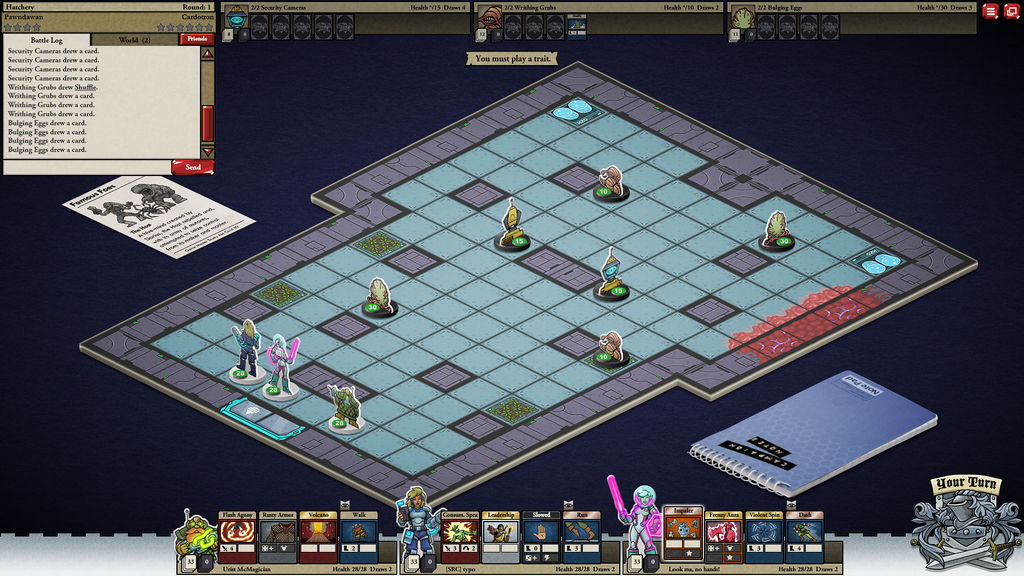Open the Note Pad notebook
This screenshot has height=576, width=1024.
point(815,435)
